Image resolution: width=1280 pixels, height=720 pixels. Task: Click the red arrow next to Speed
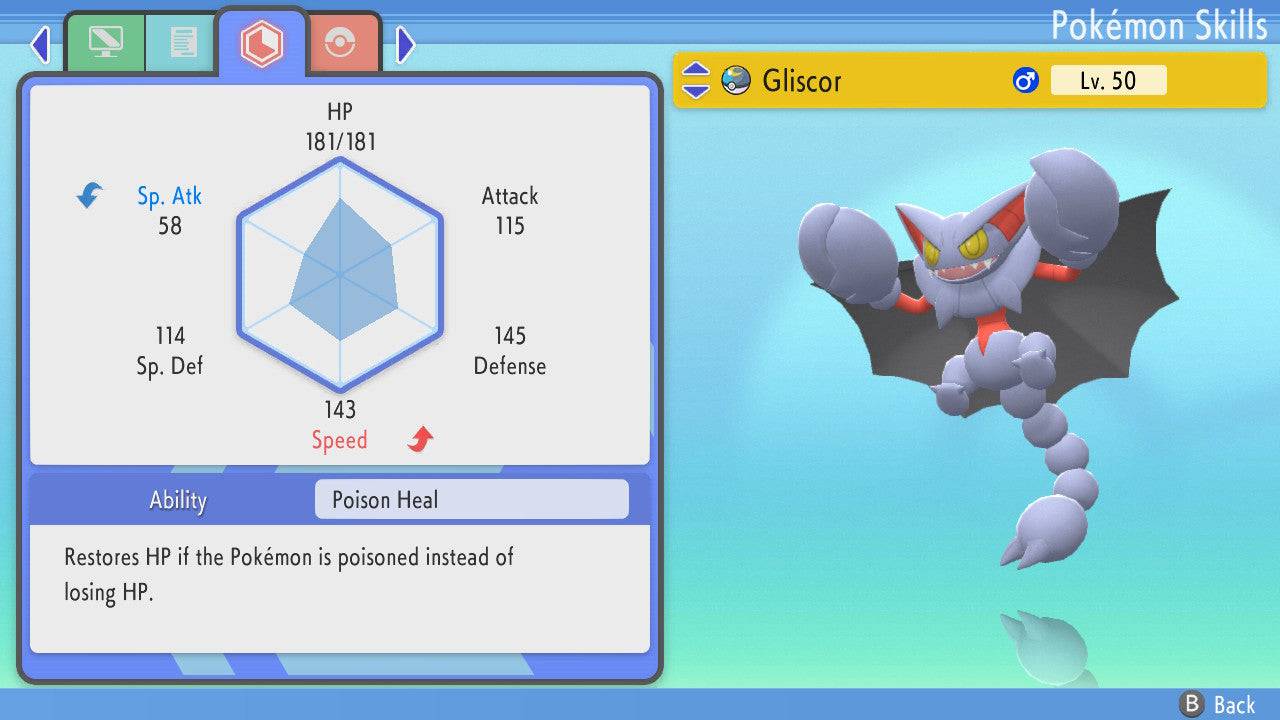(418, 438)
